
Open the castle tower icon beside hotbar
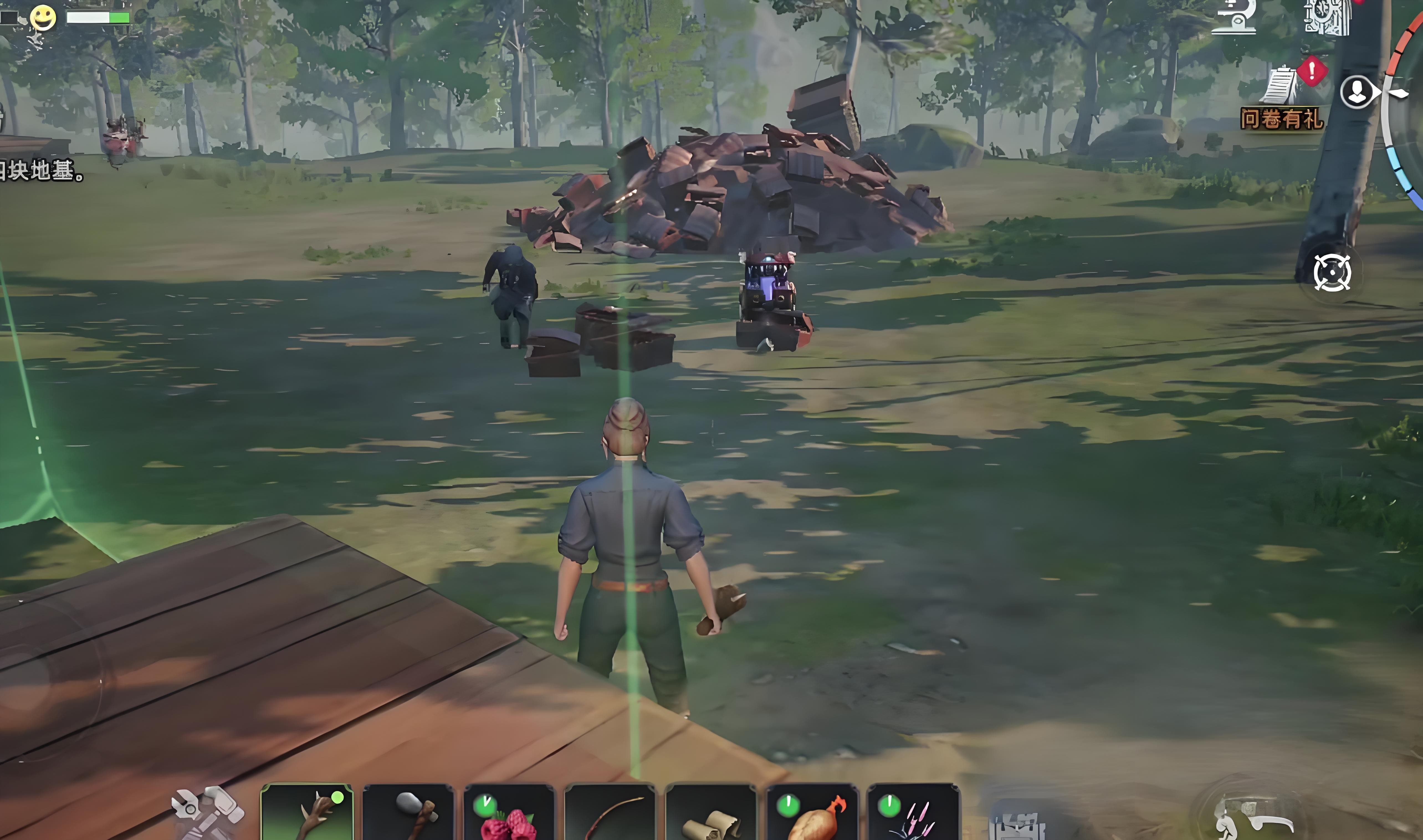(x=1017, y=824)
